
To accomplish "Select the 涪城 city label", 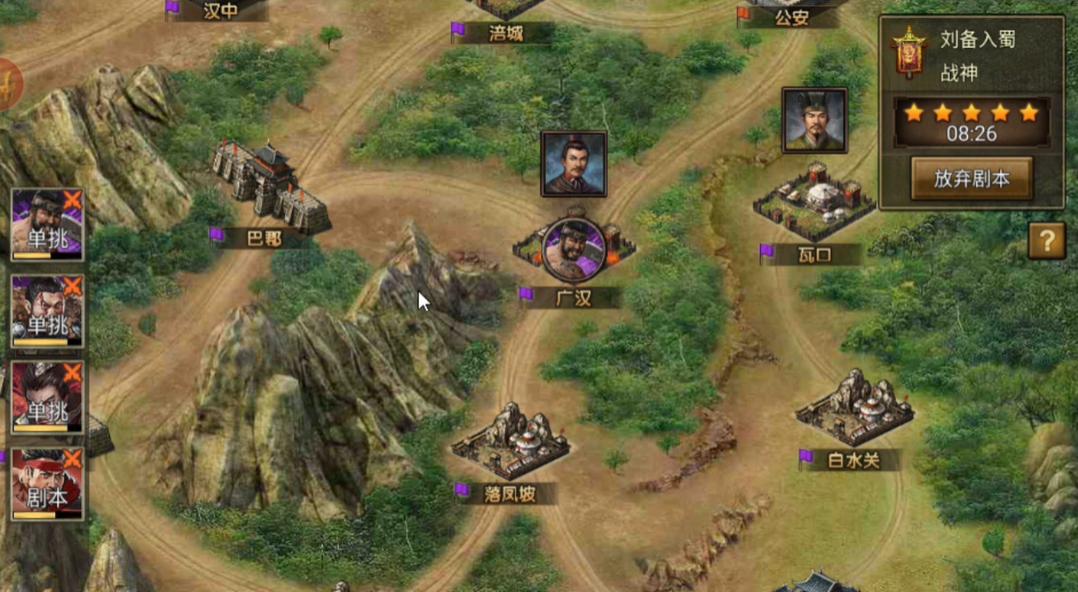I will point(505,33).
